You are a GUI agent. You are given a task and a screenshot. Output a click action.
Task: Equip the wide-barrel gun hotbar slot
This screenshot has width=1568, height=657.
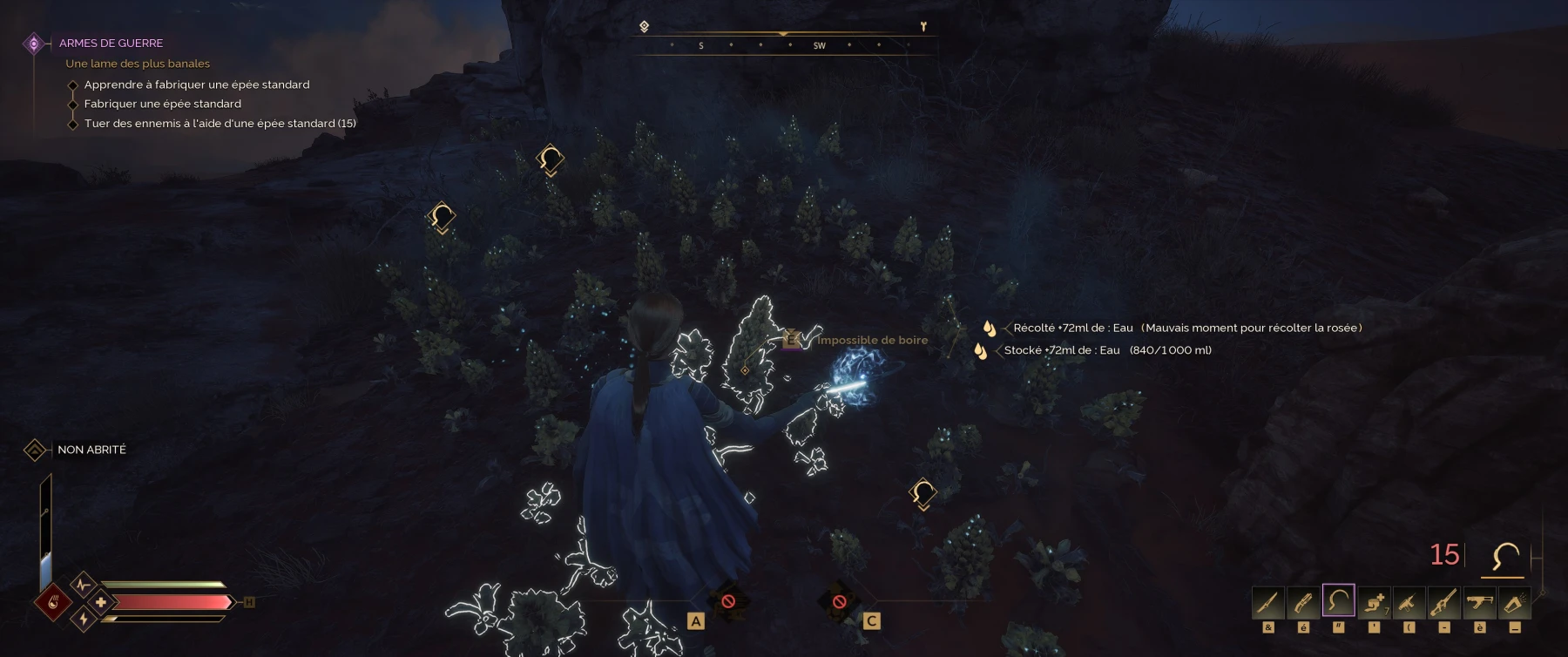point(1479,601)
